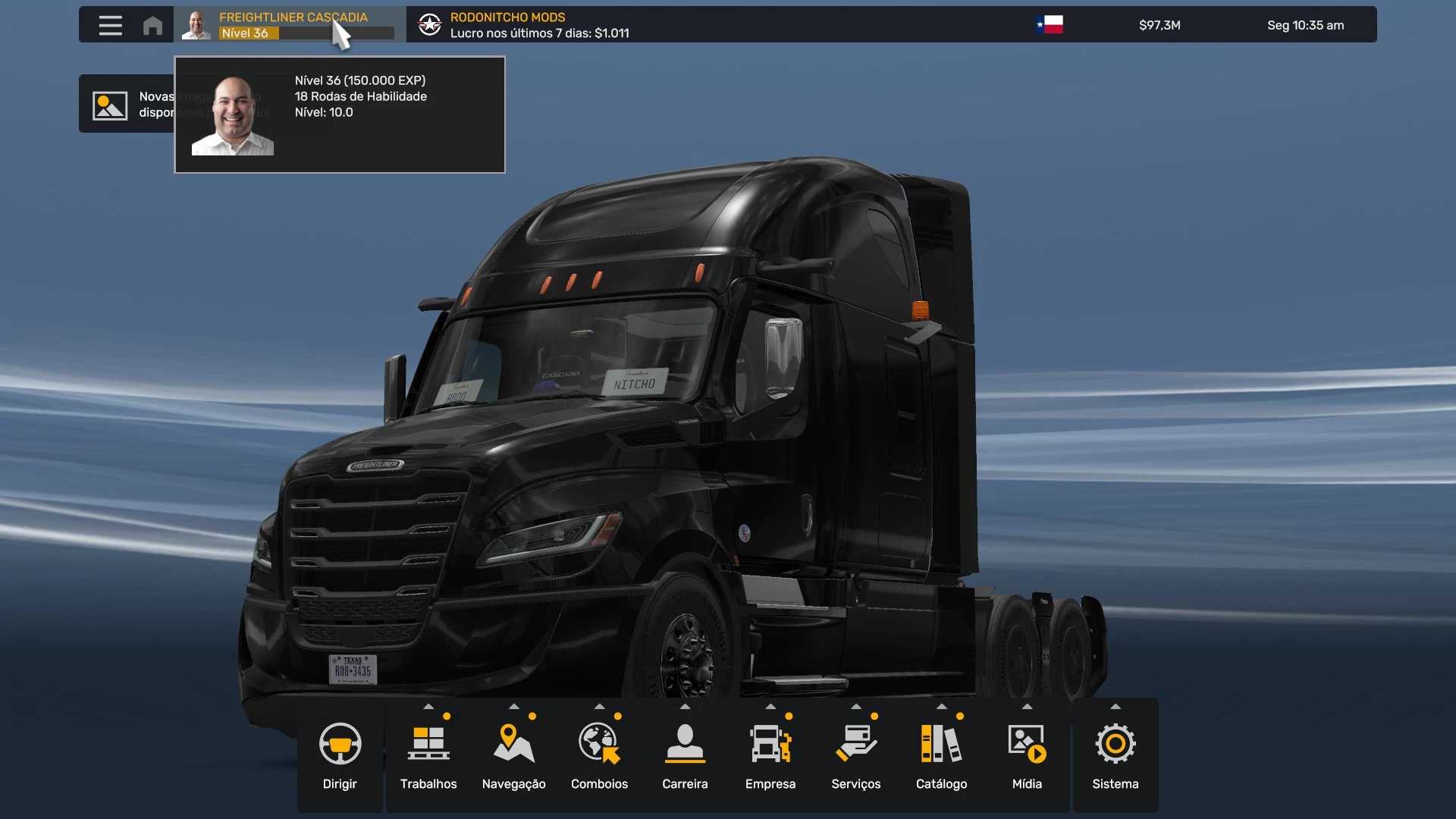The height and width of the screenshot is (819, 1456).
Task: Click the Texas flag icon
Action: point(1050,25)
